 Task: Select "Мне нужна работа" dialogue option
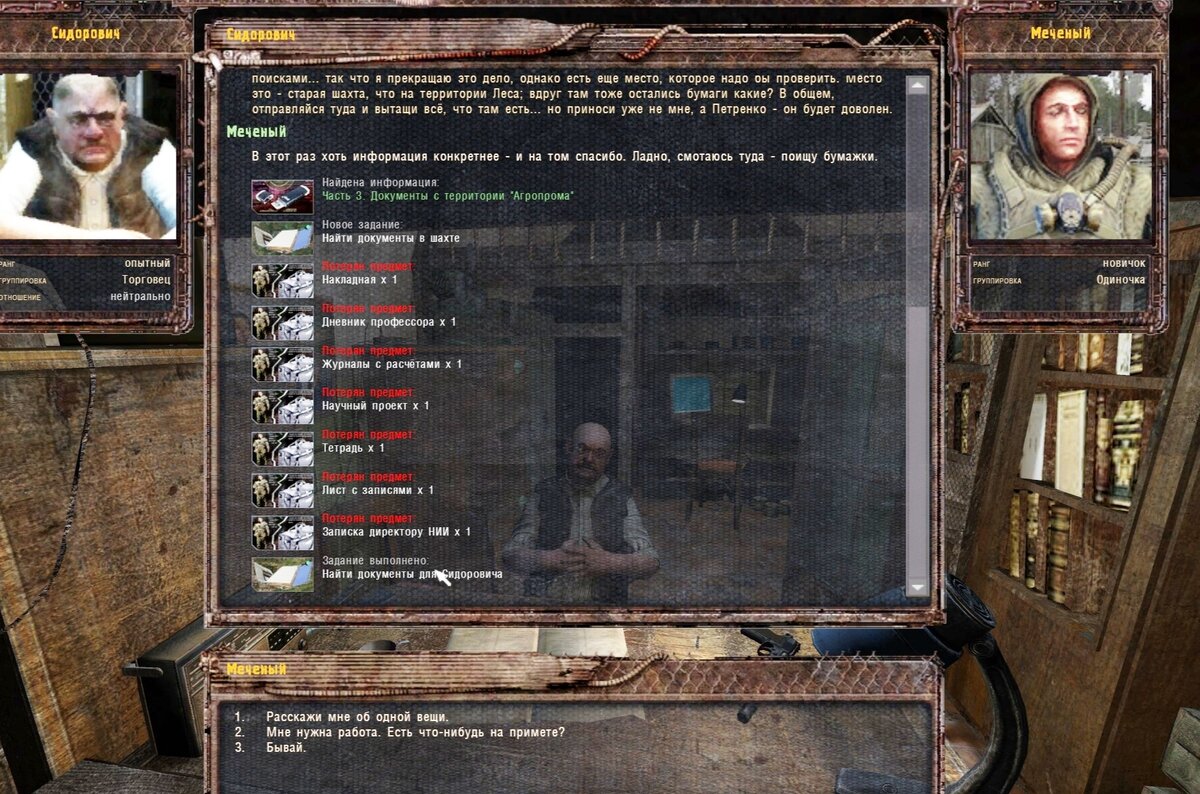click(x=415, y=732)
